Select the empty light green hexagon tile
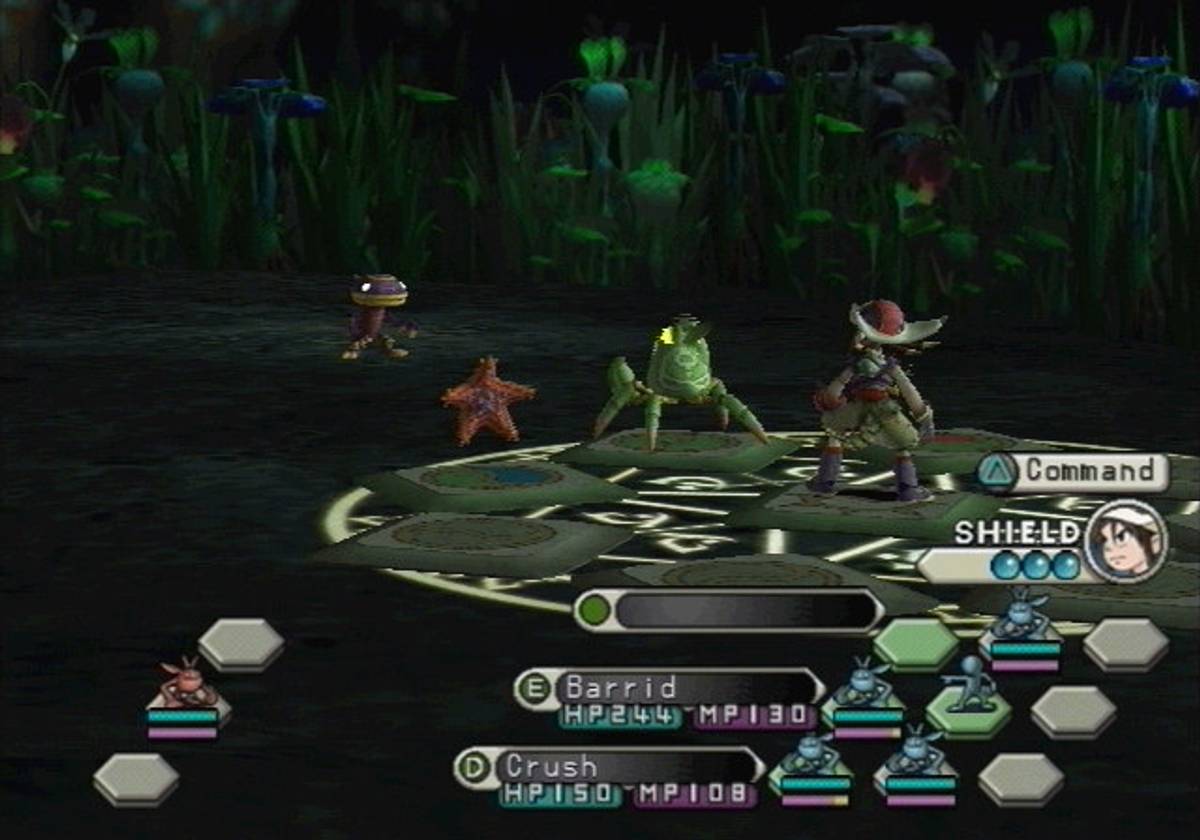Image resolution: width=1200 pixels, height=840 pixels. click(916, 643)
